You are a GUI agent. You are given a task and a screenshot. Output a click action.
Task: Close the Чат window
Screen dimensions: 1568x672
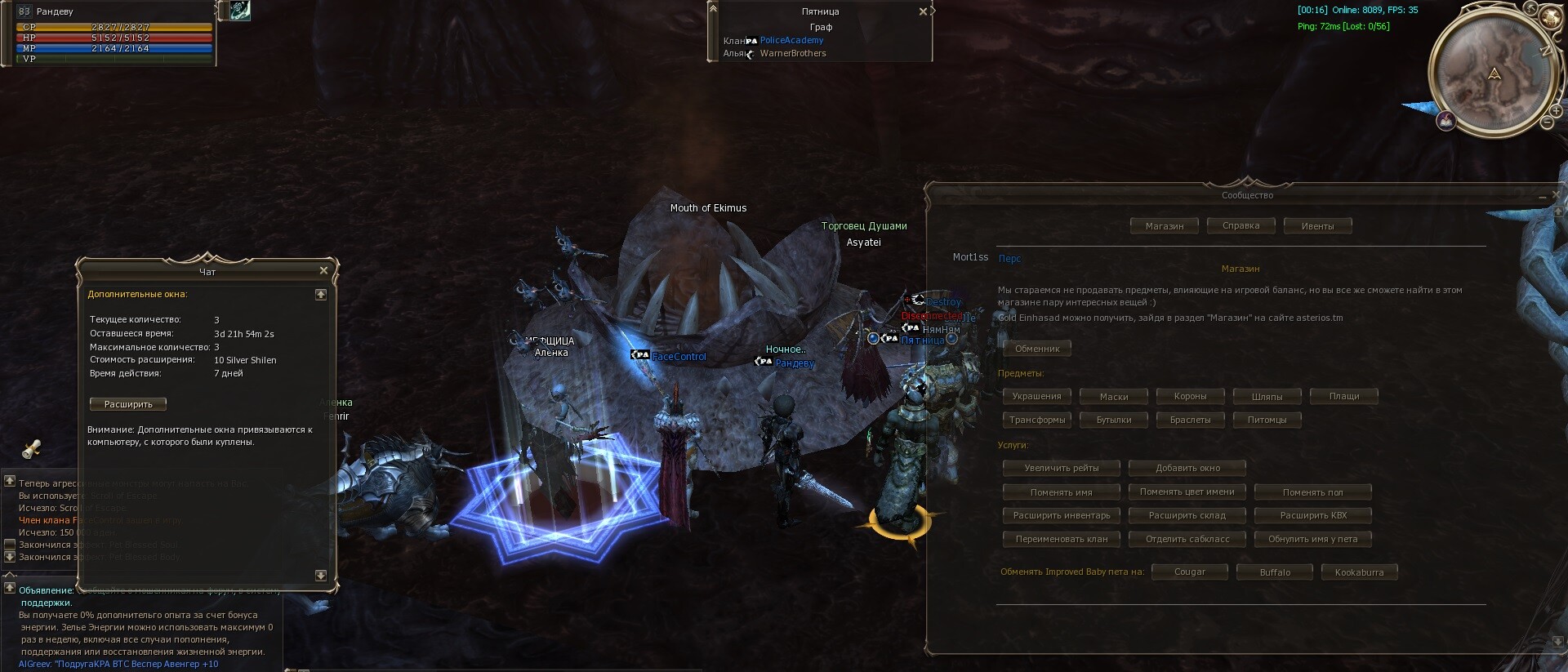pyautogui.click(x=323, y=271)
